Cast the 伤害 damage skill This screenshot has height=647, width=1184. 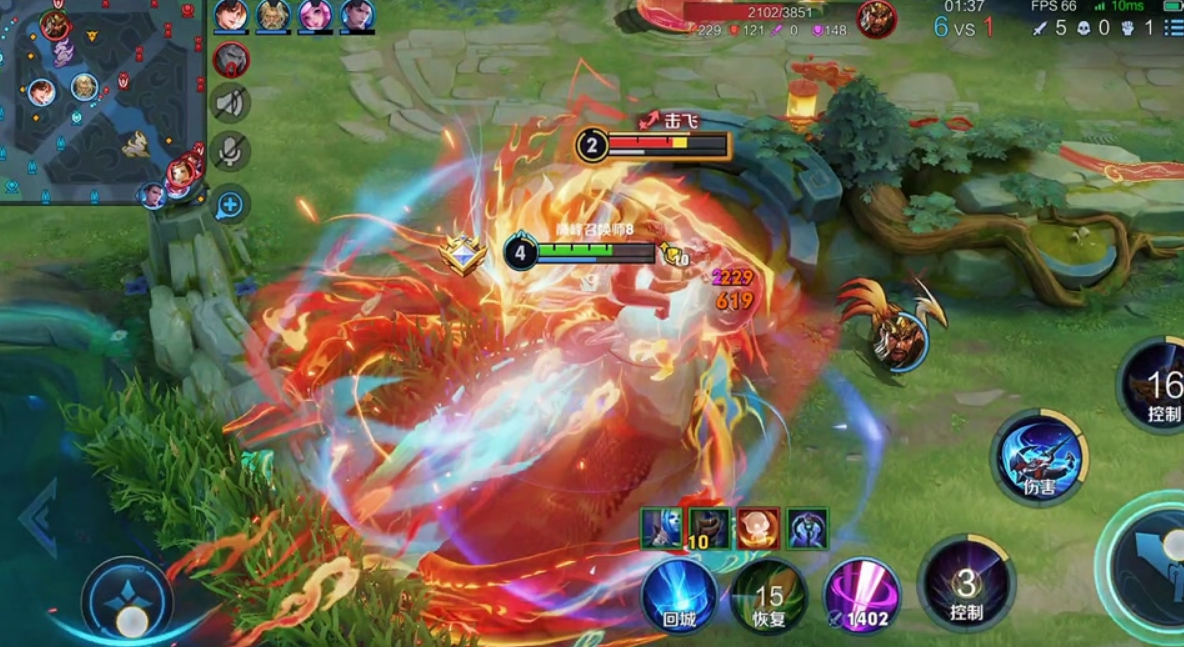pyautogui.click(x=1040, y=458)
